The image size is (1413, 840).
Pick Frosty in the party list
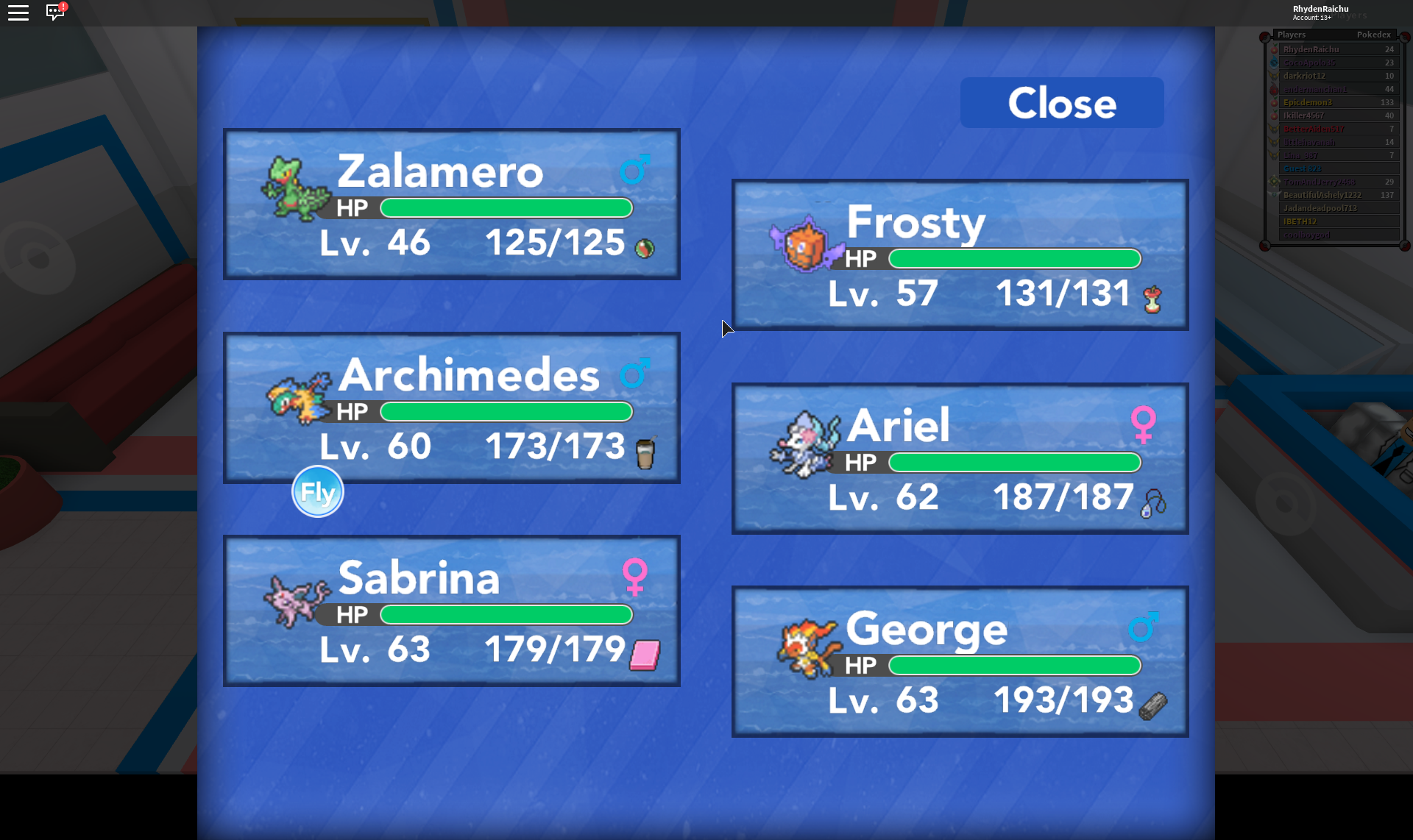(x=960, y=255)
